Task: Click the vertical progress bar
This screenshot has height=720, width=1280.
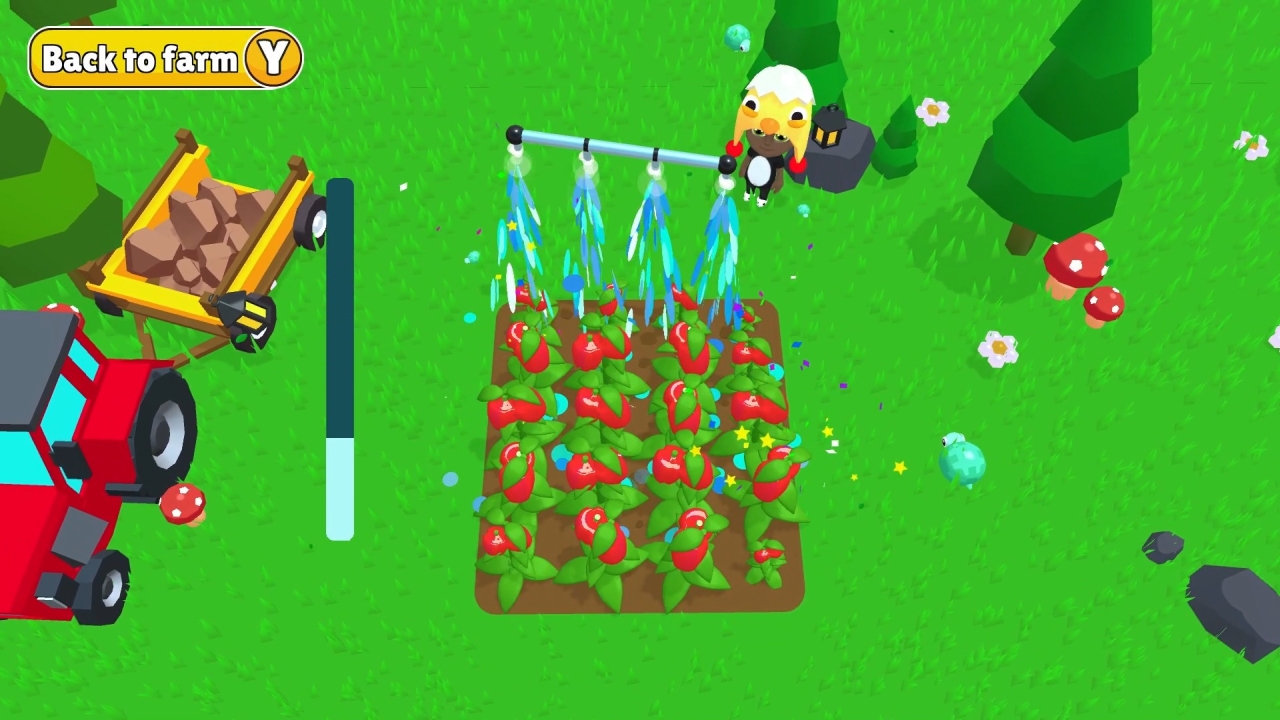Action: coord(341,360)
